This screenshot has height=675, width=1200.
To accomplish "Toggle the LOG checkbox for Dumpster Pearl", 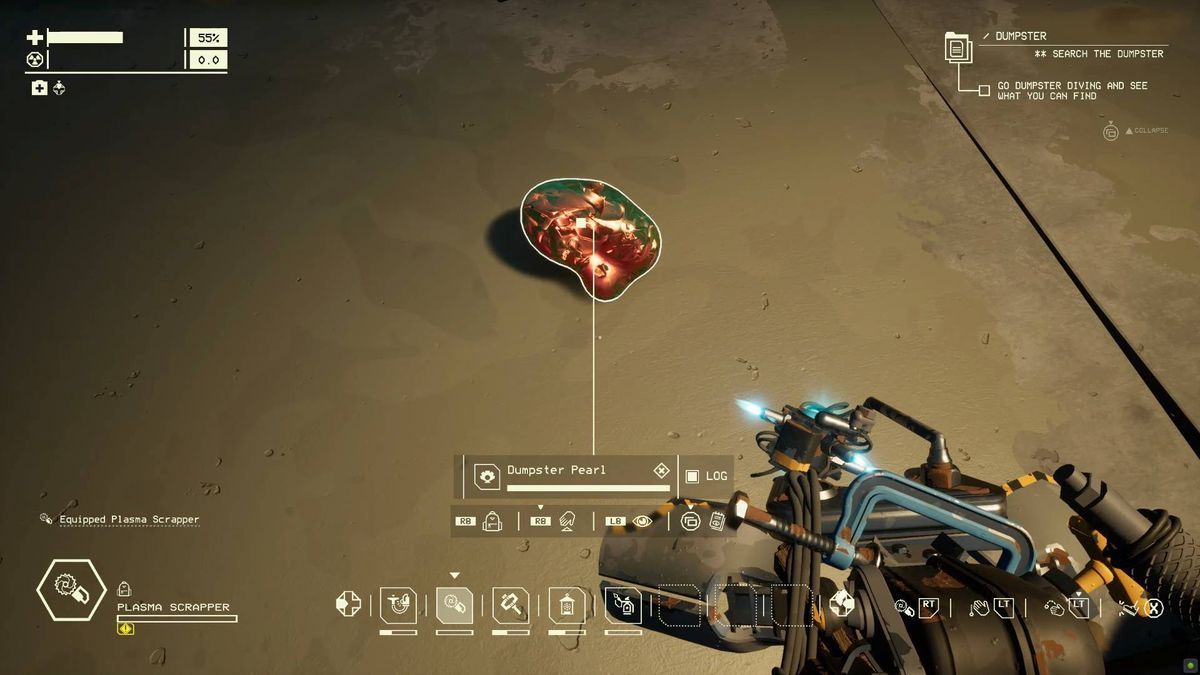I will 692,476.
